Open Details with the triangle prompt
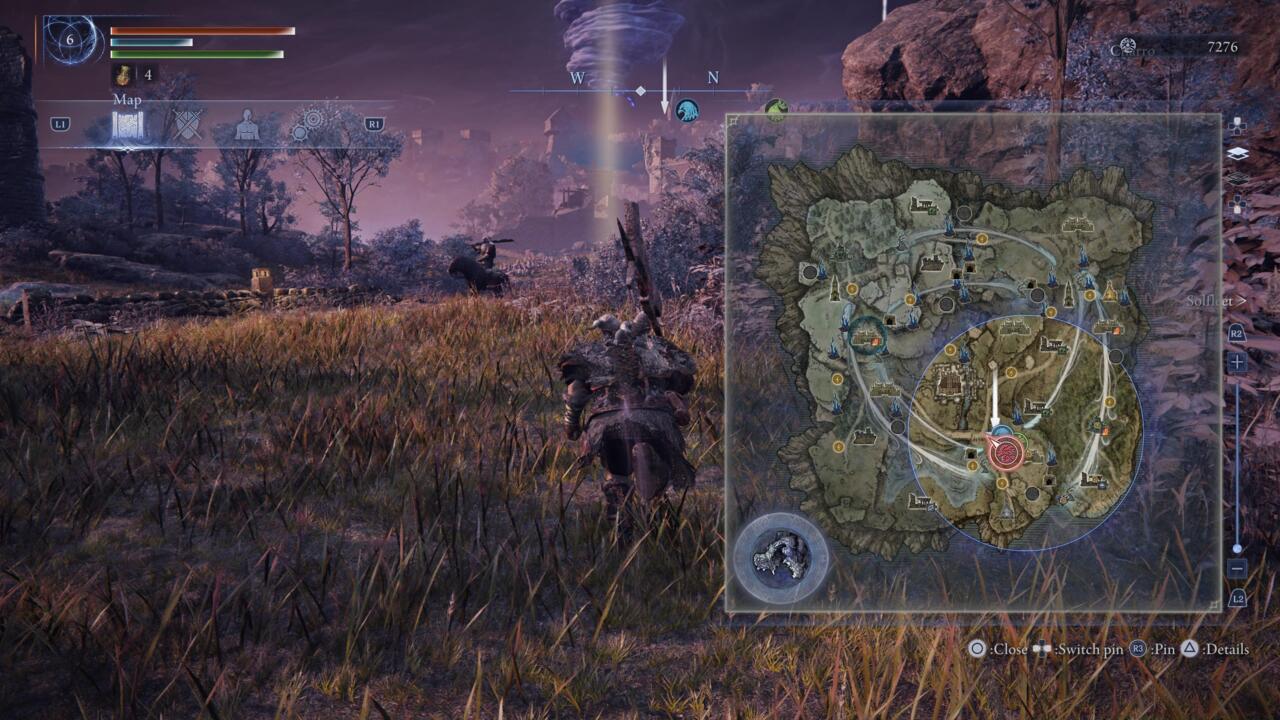This screenshot has width=1280, height=720. point(1190,648)
